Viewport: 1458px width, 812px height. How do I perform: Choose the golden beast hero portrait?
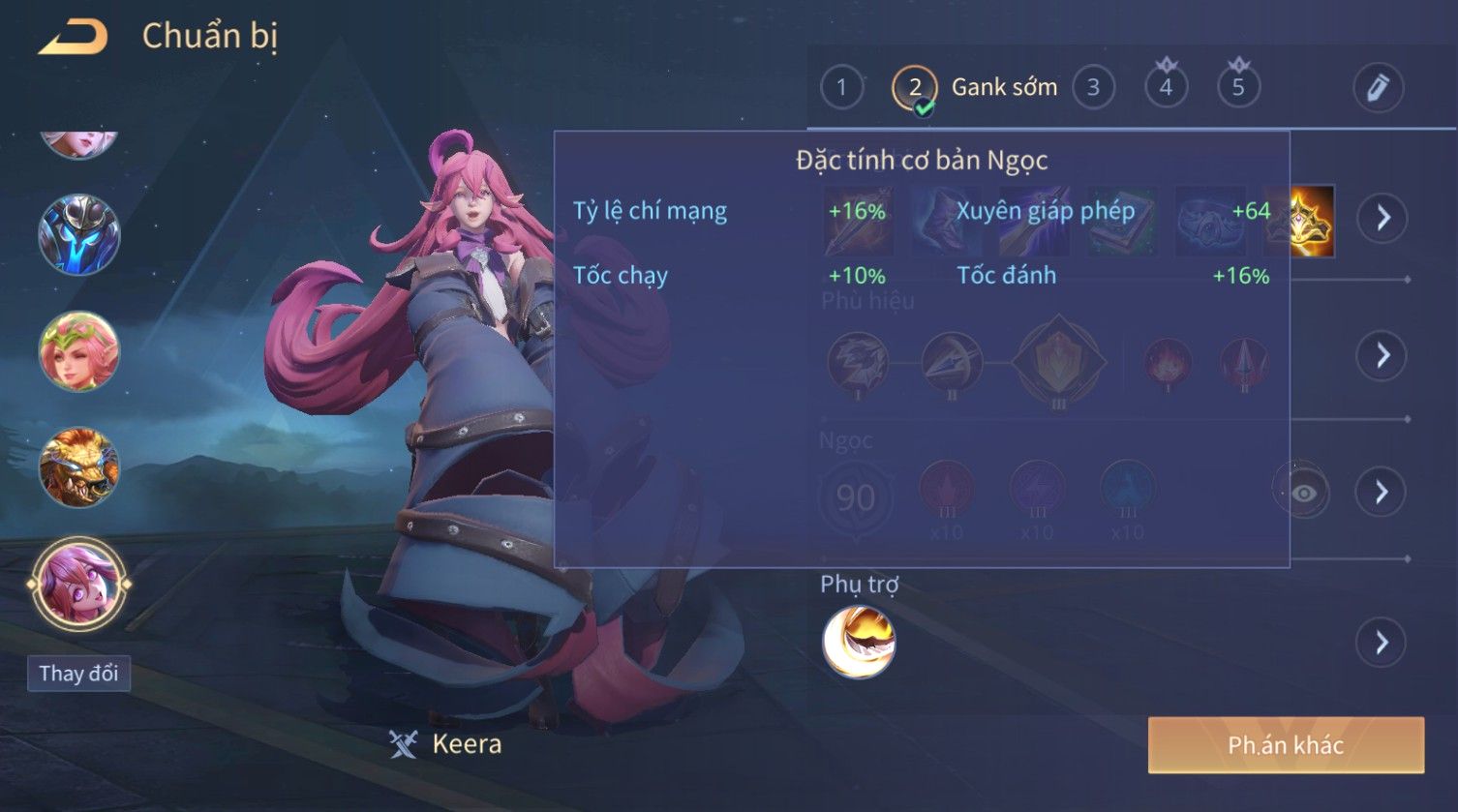(78, 467)
